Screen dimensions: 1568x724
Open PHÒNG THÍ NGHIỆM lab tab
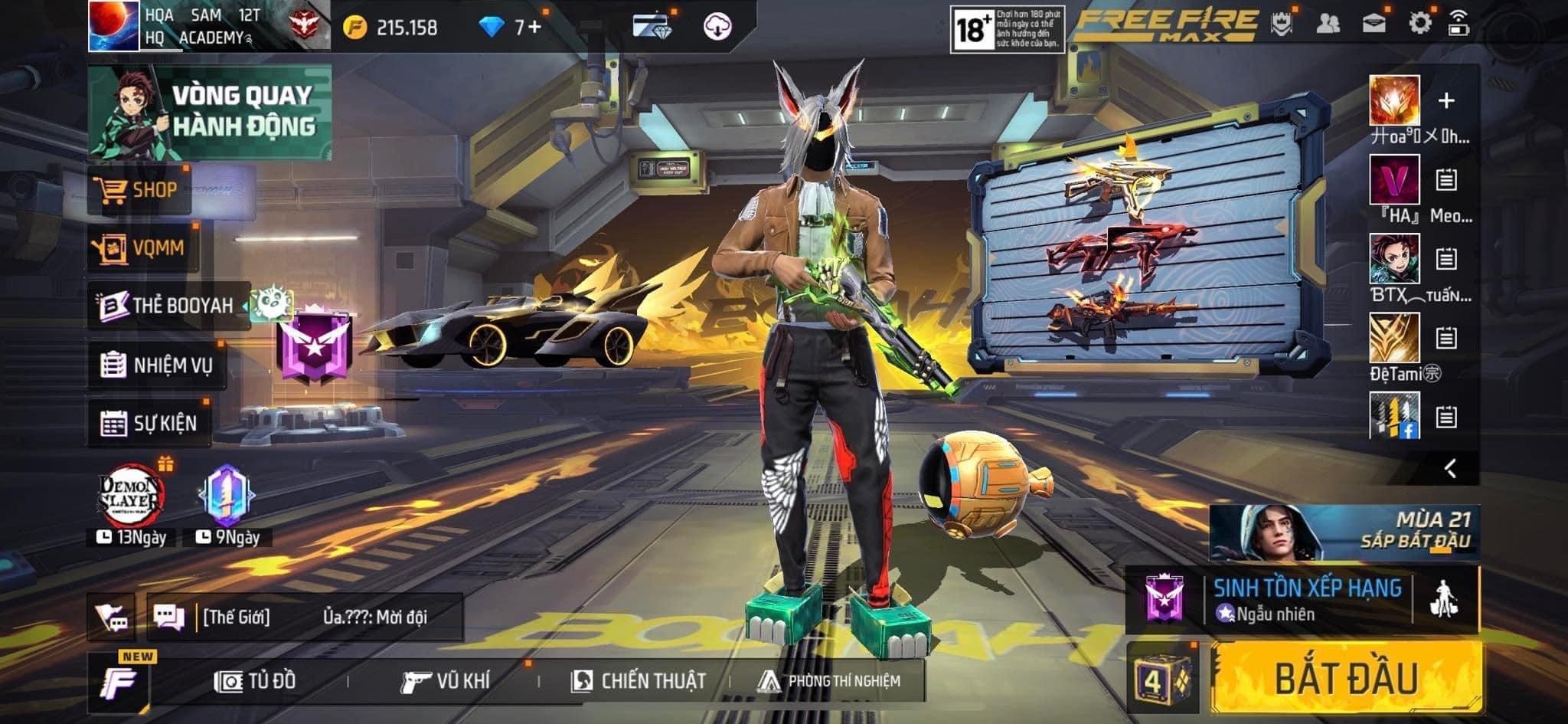[829, 681]
